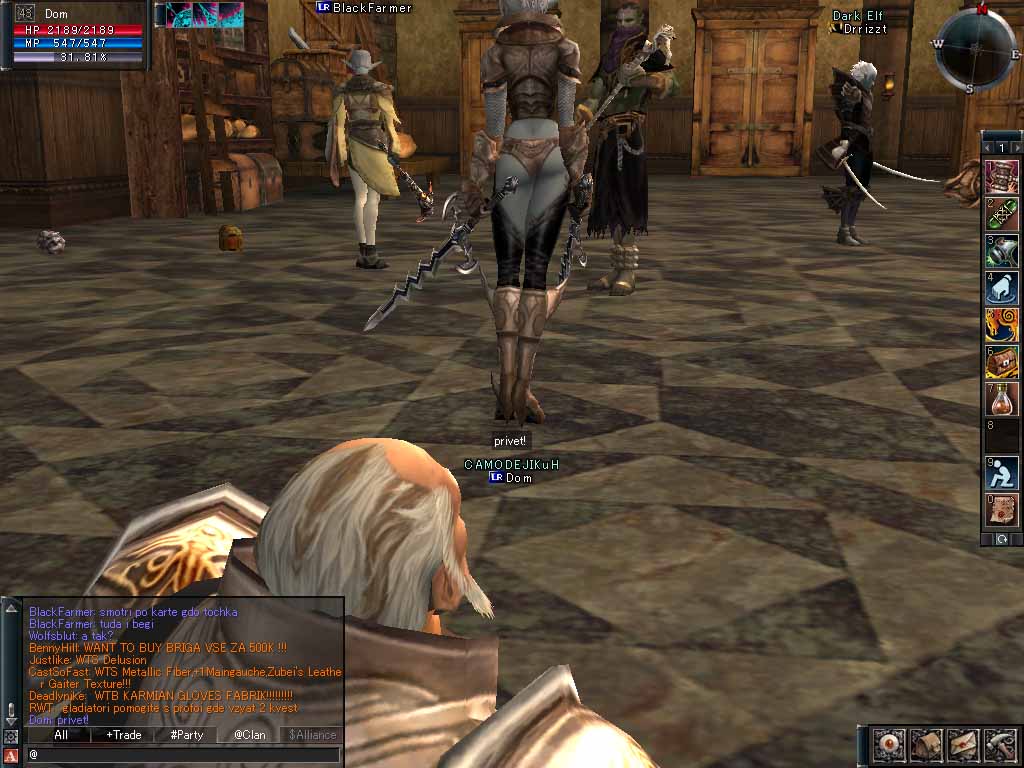1024x768 pixels.
Task: Switch to the $Alliance chat tab
Action: click(x=312, y=735)
